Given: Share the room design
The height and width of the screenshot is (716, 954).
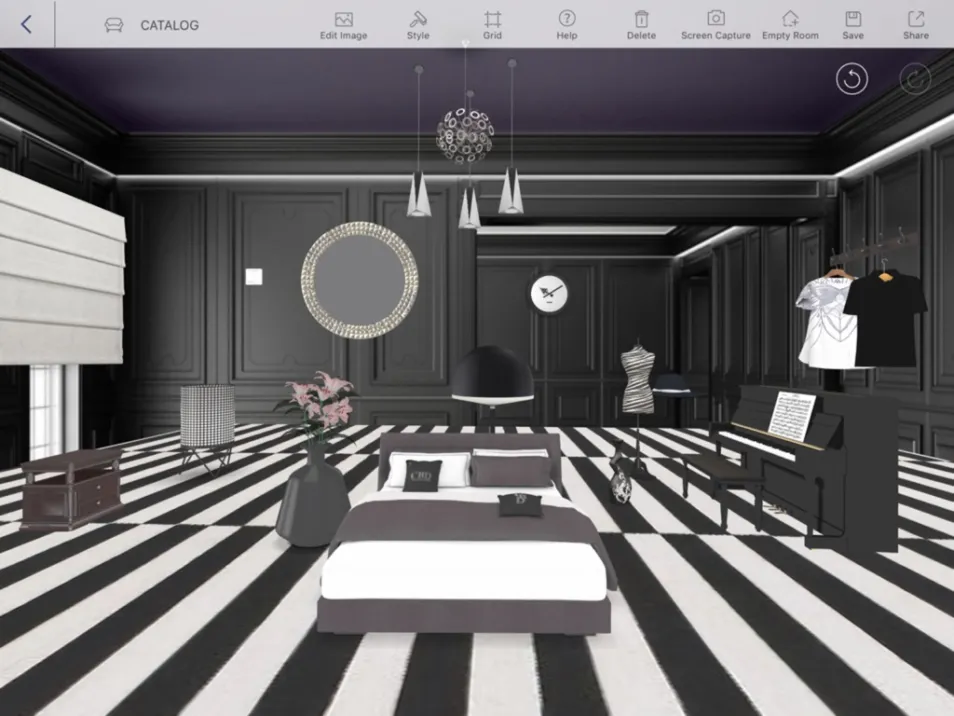Looking at the screenshot, I should (x=915, y=25).
